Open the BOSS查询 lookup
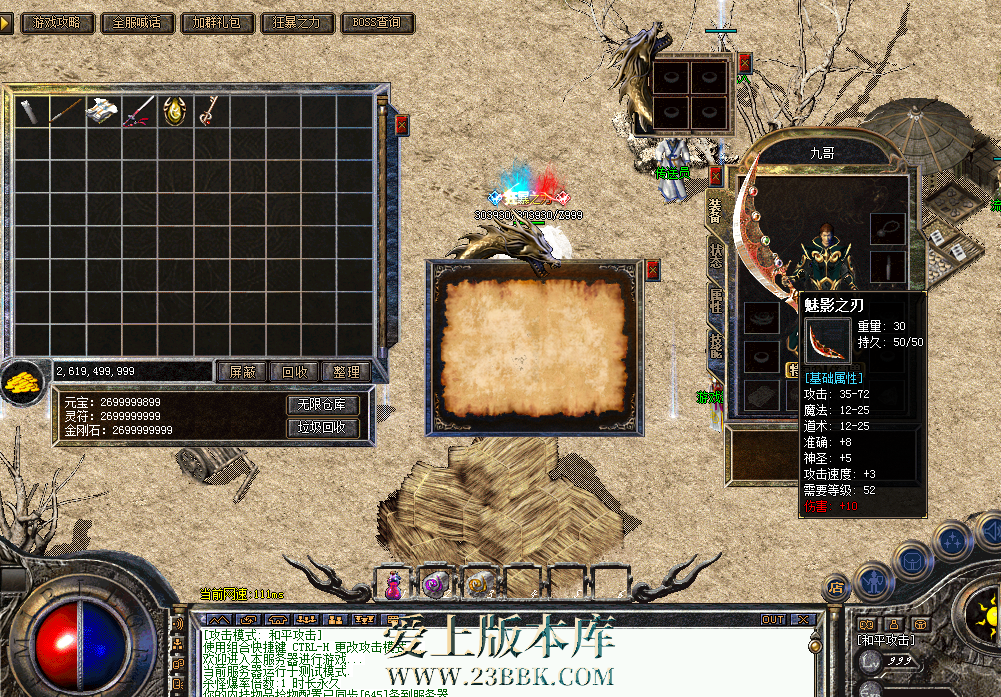This screenshot has height=697, width=1001. pyautogui.click(x=377, y=22)
